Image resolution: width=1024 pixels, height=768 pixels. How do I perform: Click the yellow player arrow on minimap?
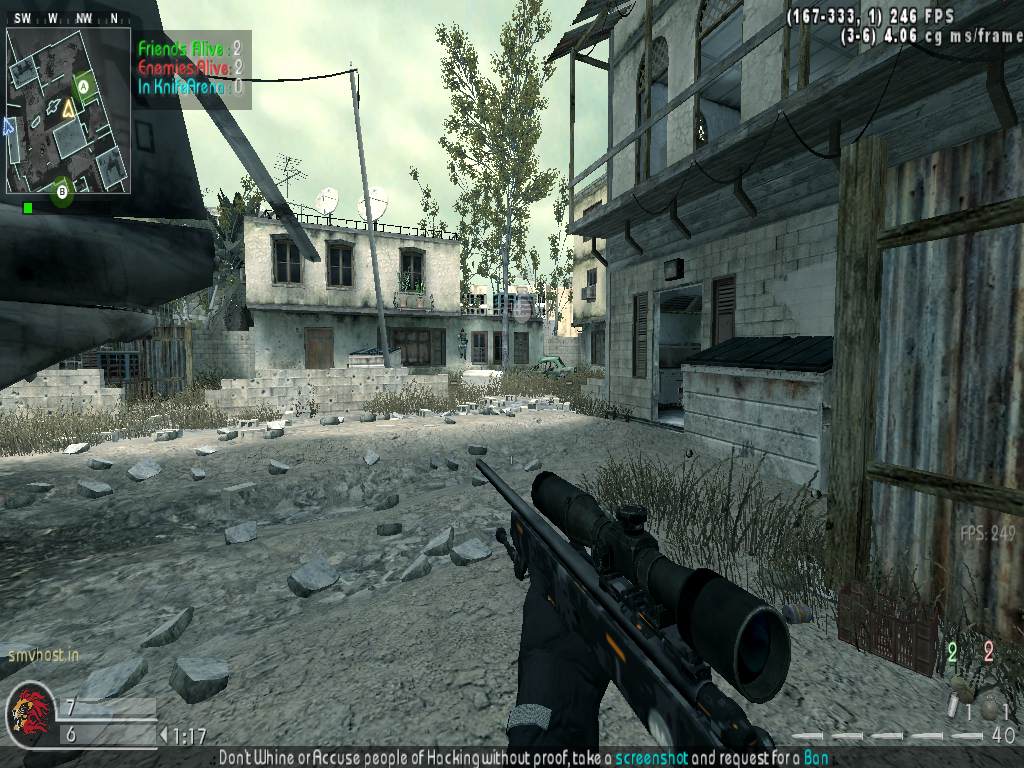click(x=67, y=109)
